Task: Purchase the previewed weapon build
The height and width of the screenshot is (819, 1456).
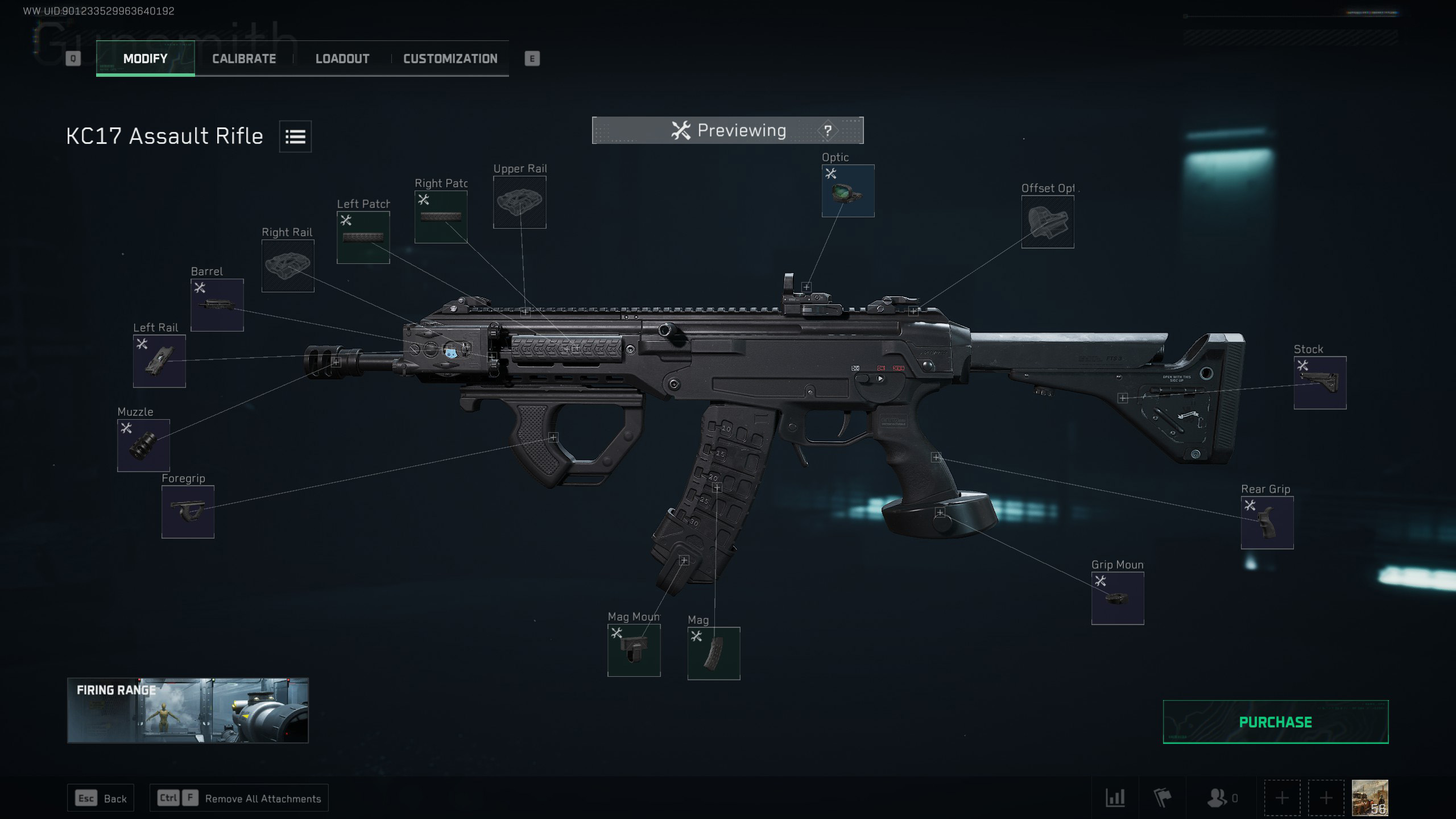Action: pyautogui.click(x=1275, y=722)
